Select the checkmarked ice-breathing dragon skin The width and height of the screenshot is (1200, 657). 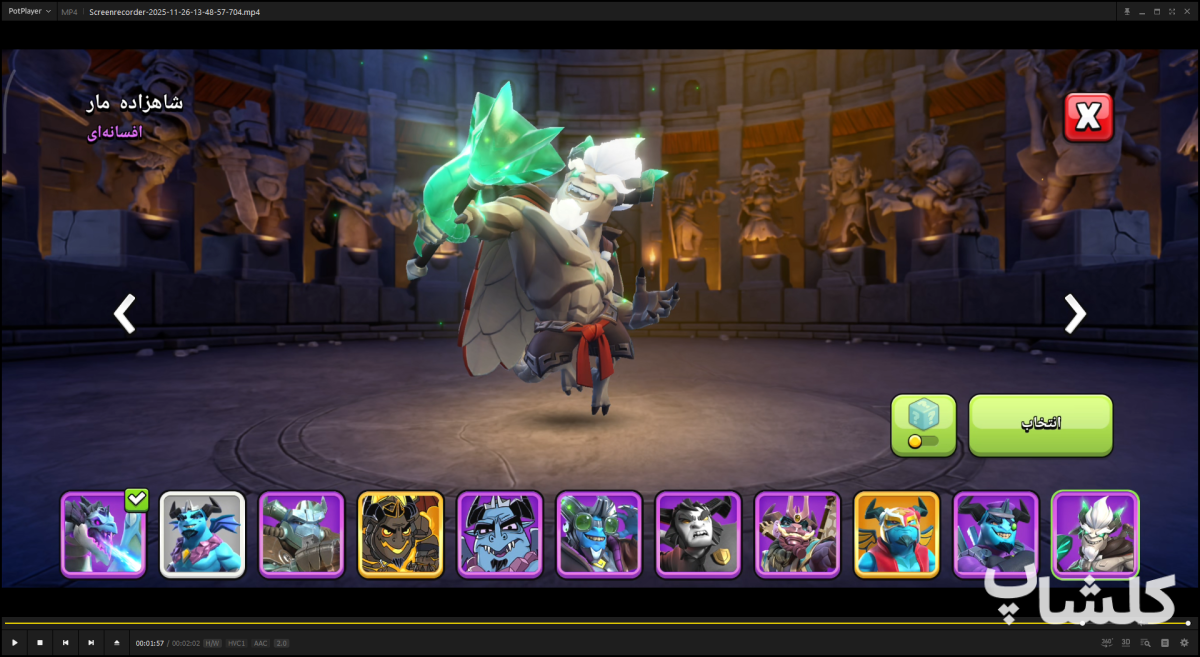tap(103, 534)
